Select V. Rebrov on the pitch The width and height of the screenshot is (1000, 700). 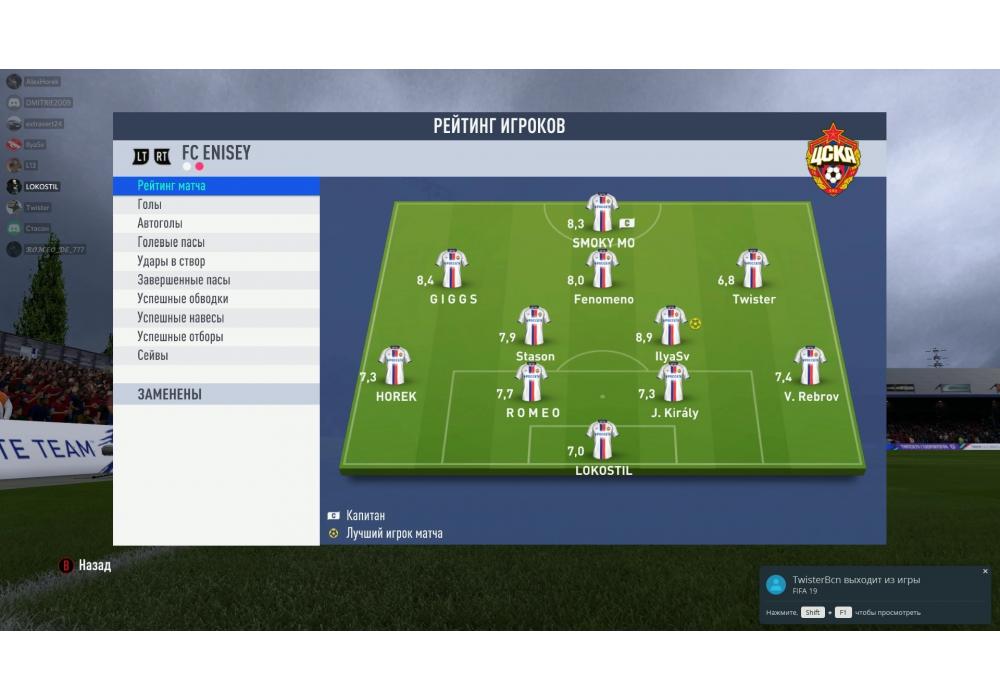(810, 366)
